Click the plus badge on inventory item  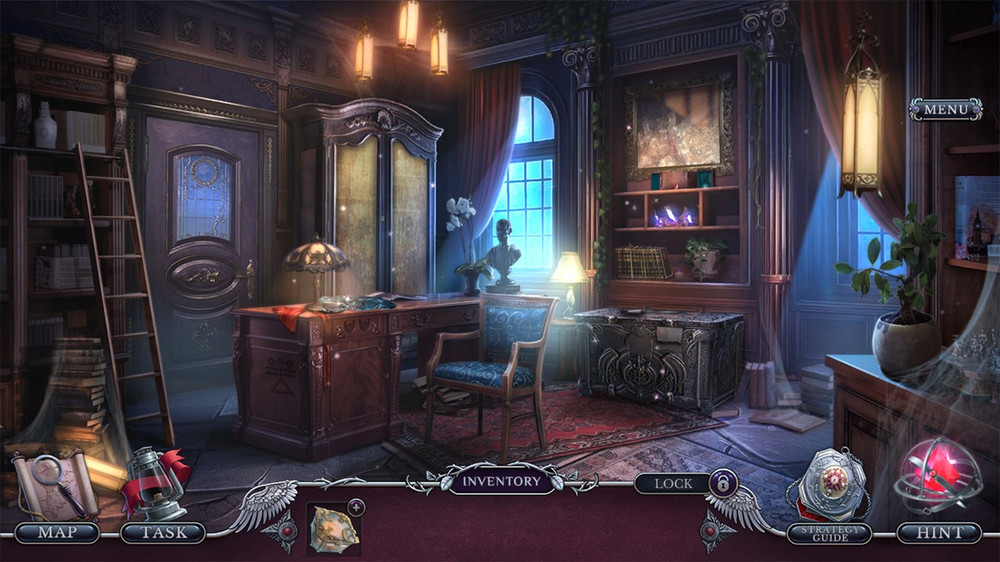click(357, 507)
